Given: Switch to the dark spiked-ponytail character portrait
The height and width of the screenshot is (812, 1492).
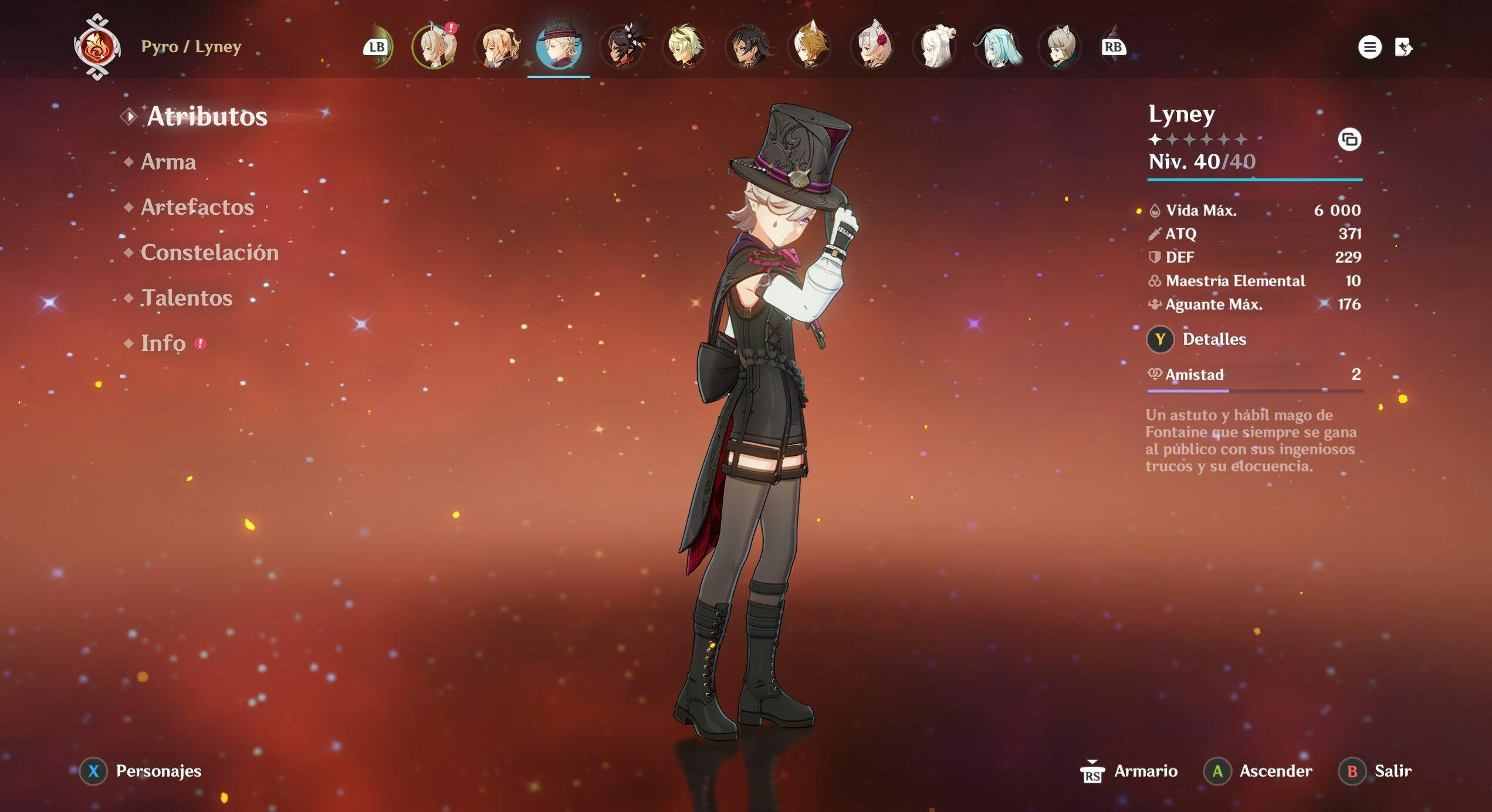Looking at the screenshot, I should coord(623,46).
